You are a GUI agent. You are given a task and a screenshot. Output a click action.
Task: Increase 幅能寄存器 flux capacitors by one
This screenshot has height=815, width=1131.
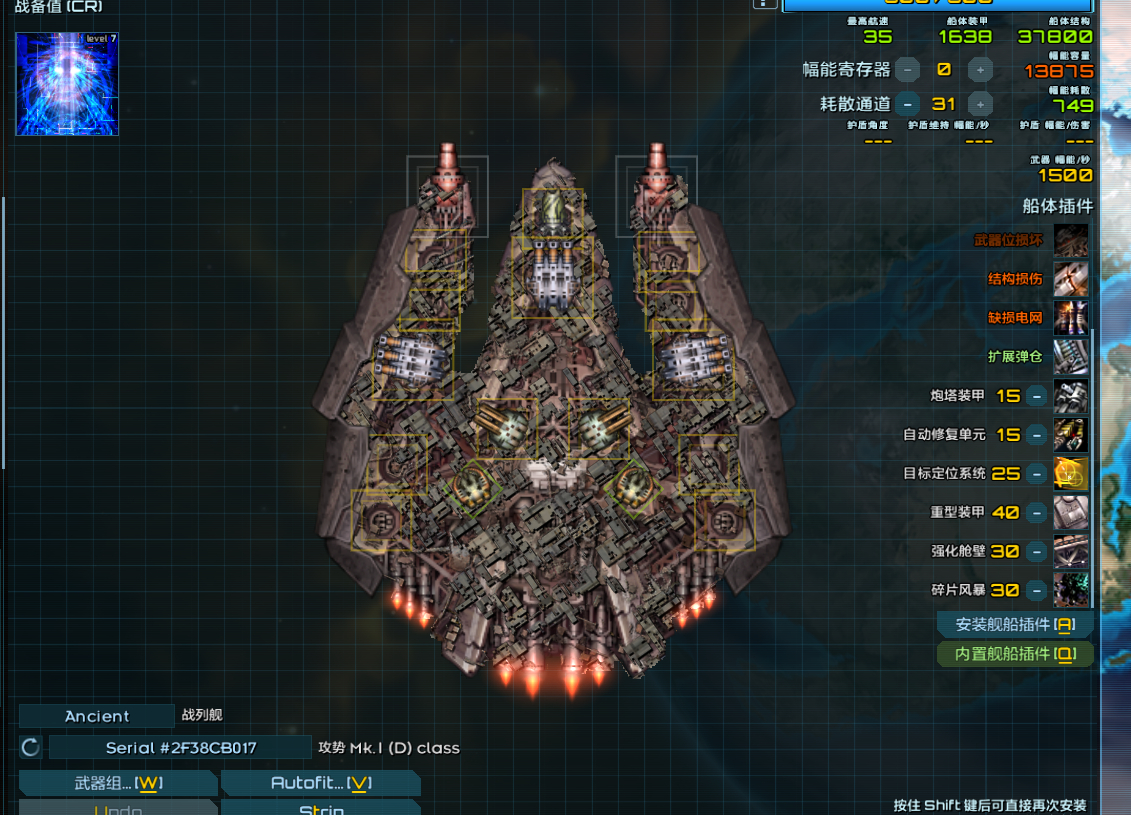(x=981, y=69)
